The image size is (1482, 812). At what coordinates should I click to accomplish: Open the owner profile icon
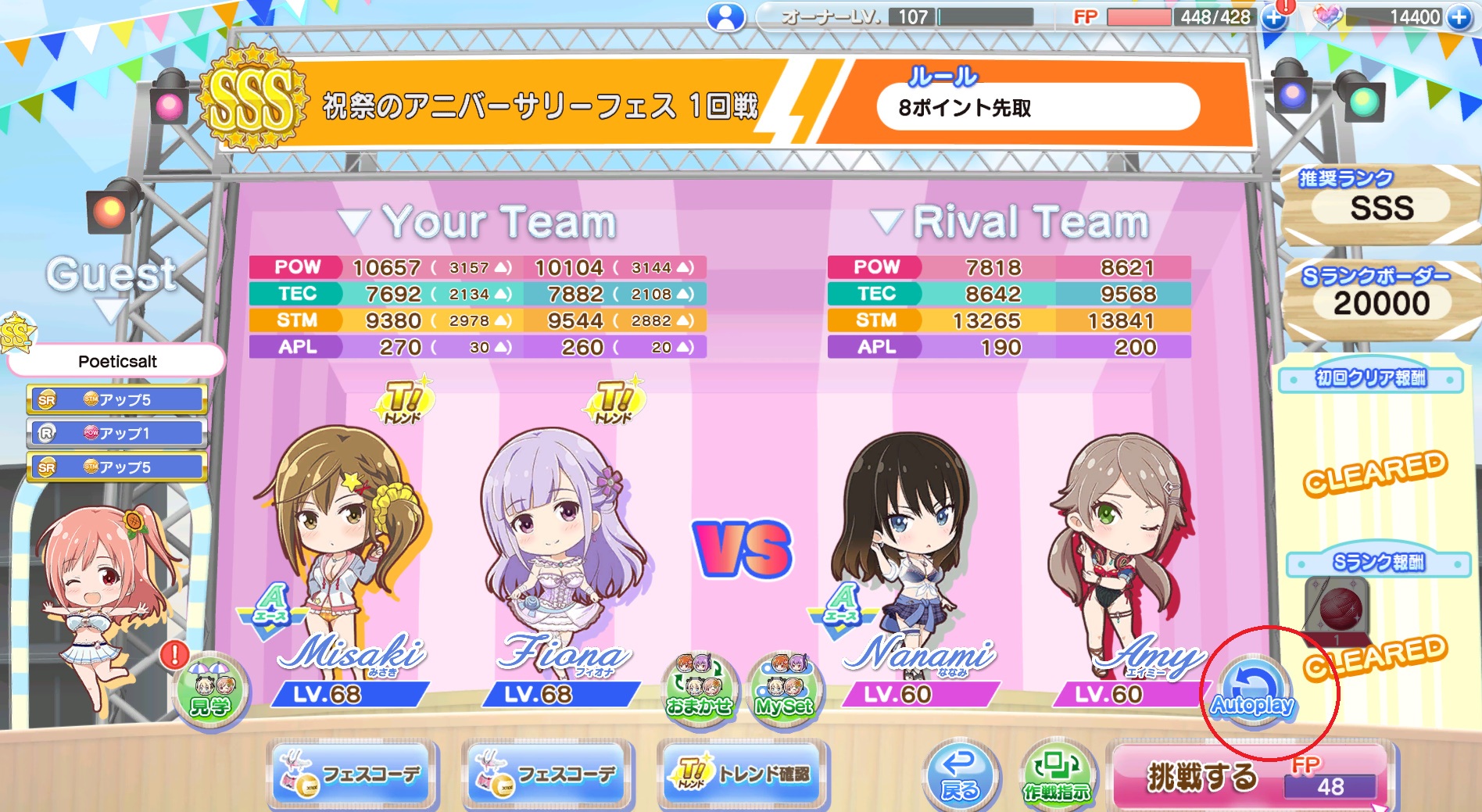tap(725, 17)
